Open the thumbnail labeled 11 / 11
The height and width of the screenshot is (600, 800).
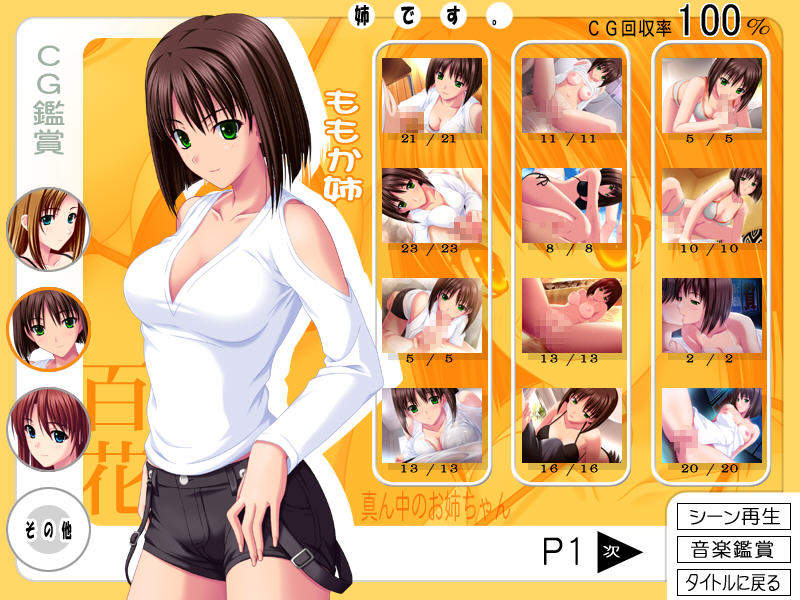[x=570, y=94]
